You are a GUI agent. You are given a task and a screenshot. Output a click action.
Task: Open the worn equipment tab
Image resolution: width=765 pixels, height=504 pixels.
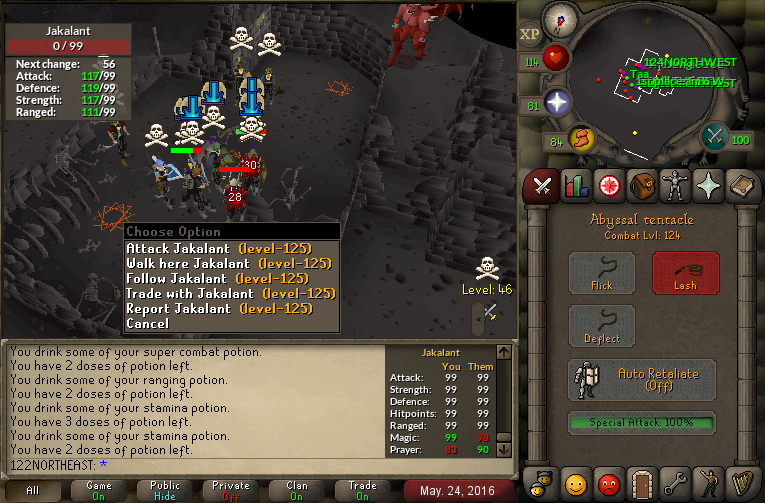tap(676, 185)
